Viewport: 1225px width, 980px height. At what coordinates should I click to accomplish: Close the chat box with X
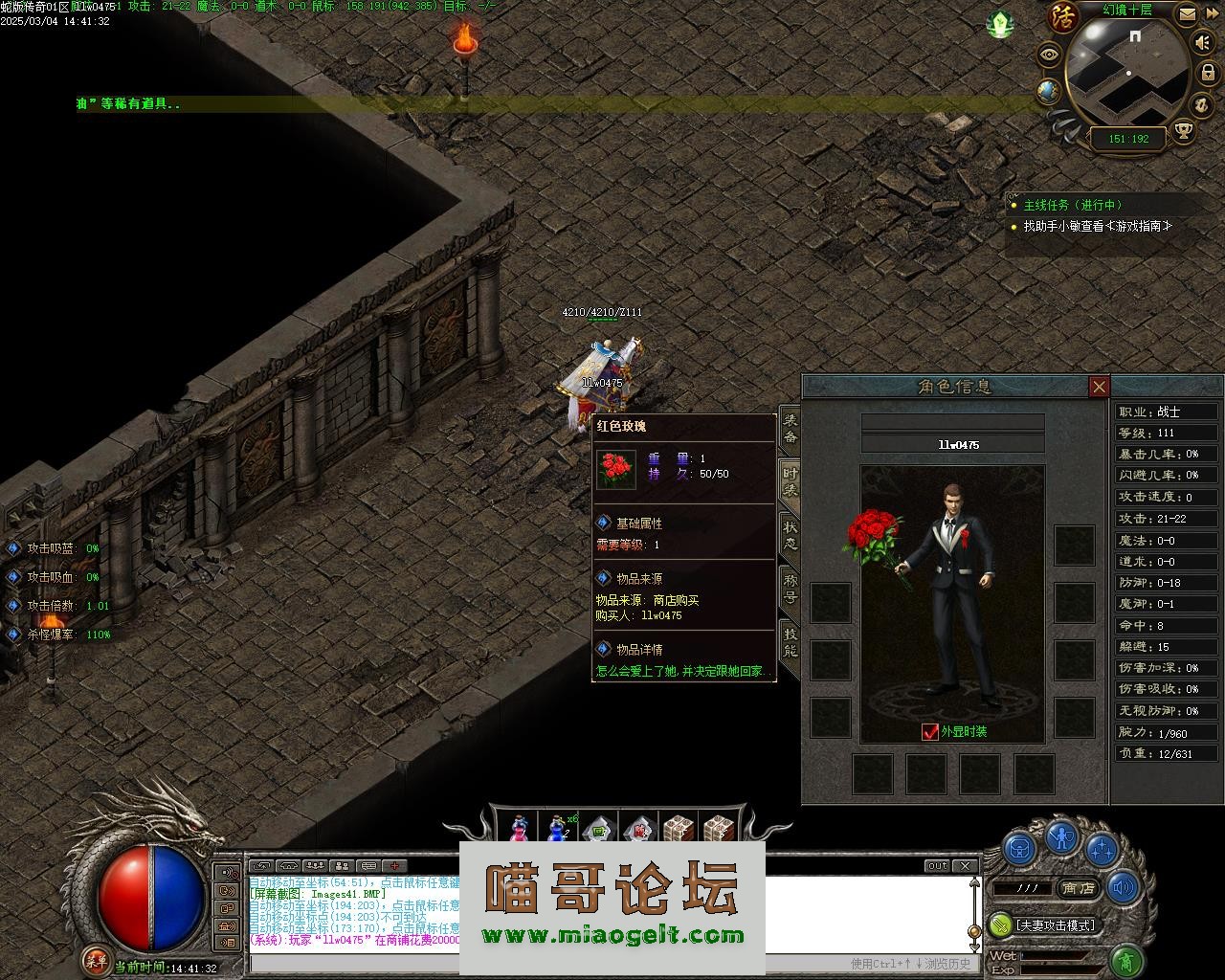[966, 865]
